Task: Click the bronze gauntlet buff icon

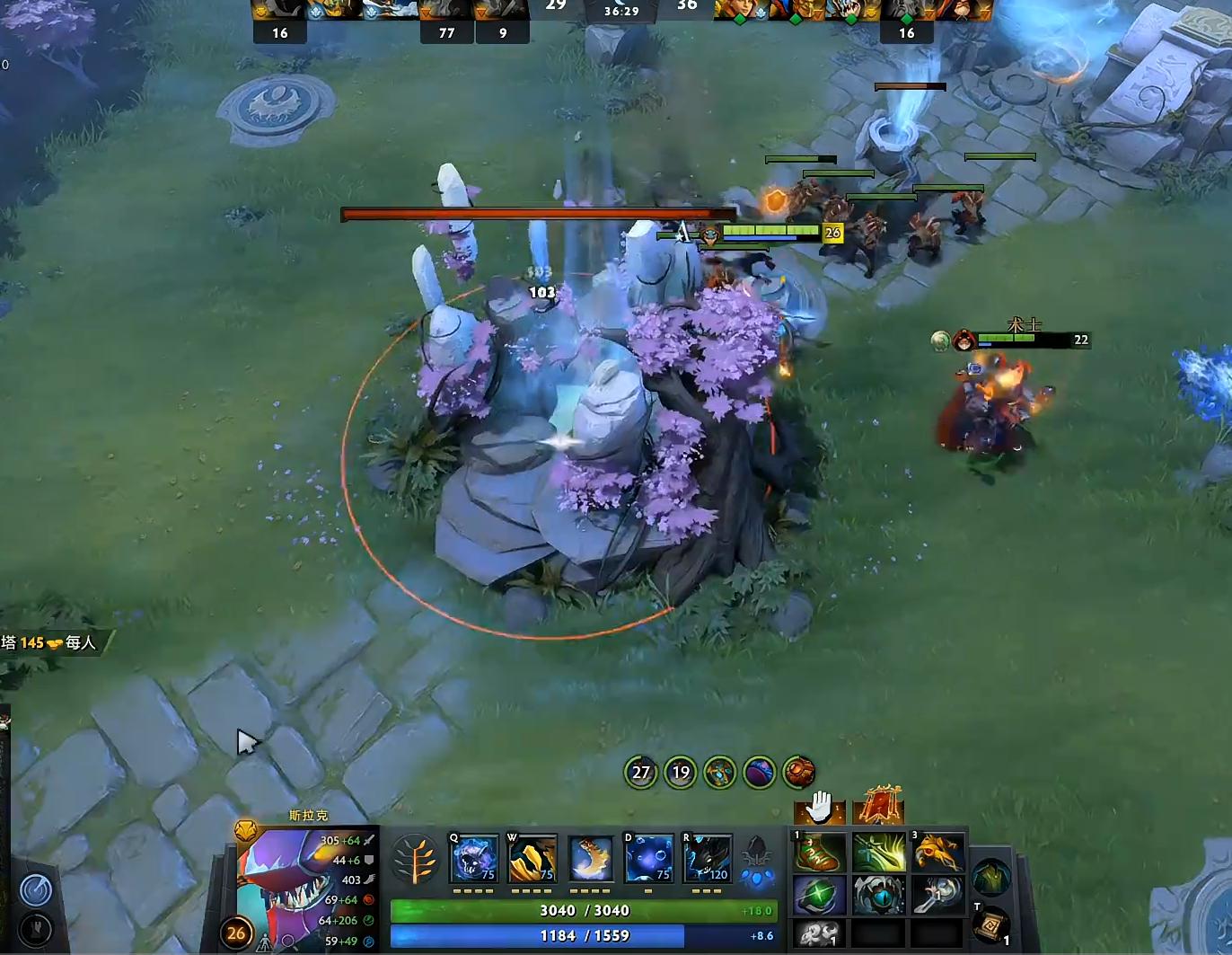Action: click(x=799, y=773)
